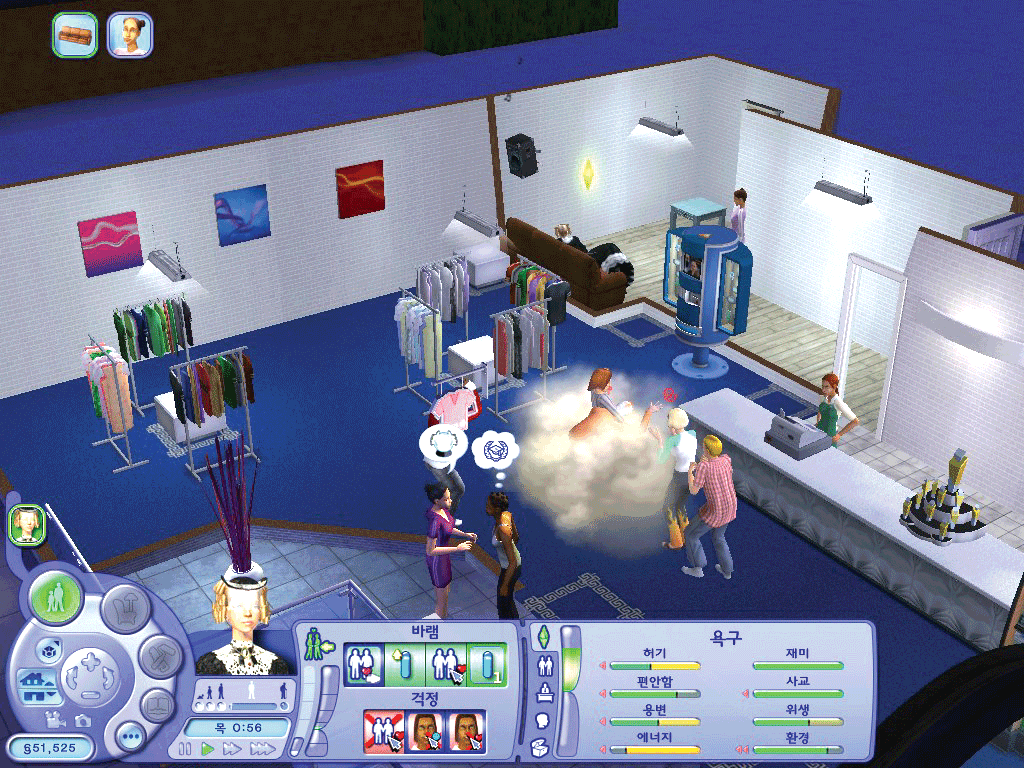Set game speed to normal play
The height and width of the screenshot is (768, 1024).
pyautogui.click(x=207, y=748)
